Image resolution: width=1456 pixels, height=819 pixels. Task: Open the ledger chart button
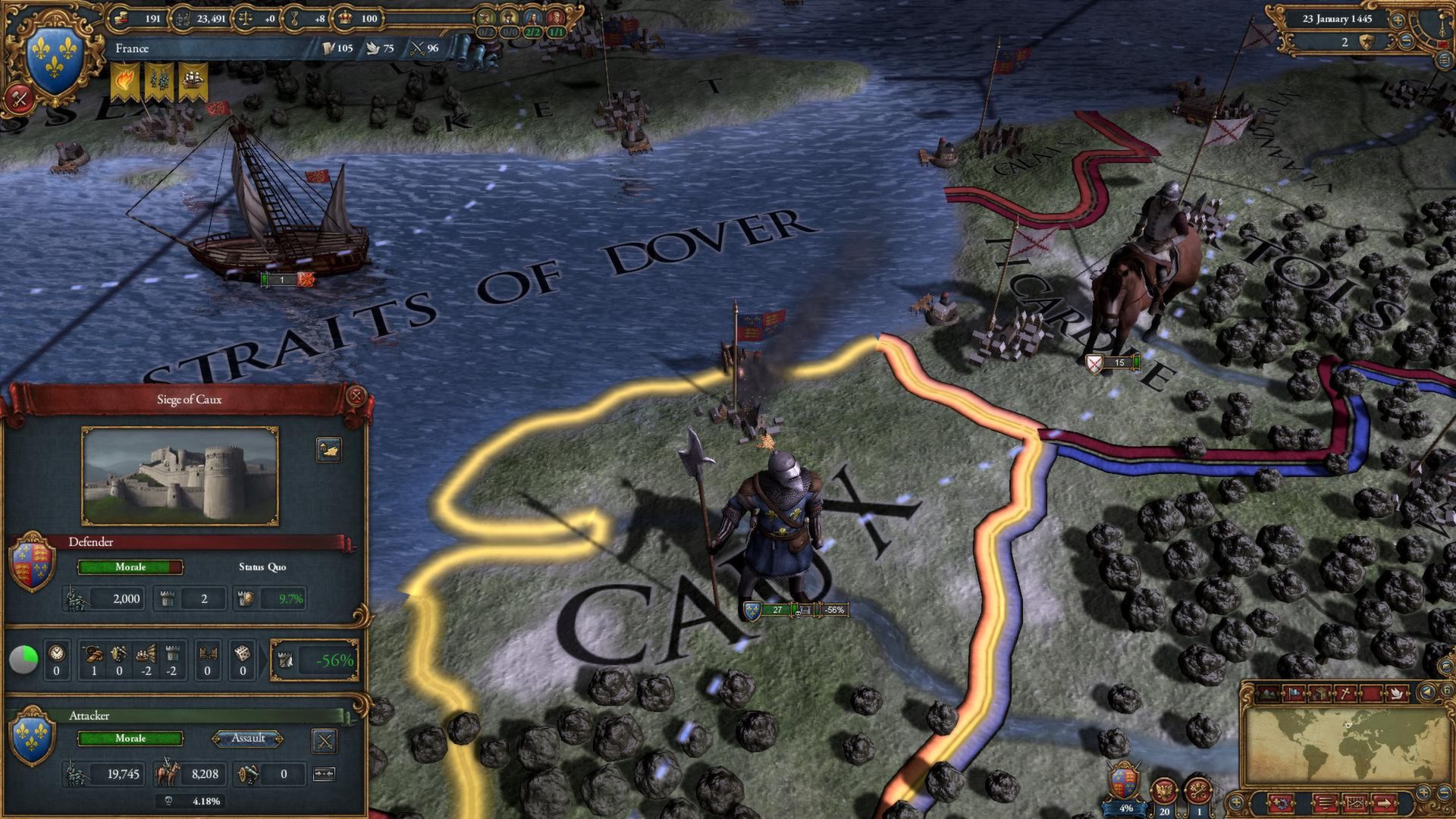[1355, 802]
